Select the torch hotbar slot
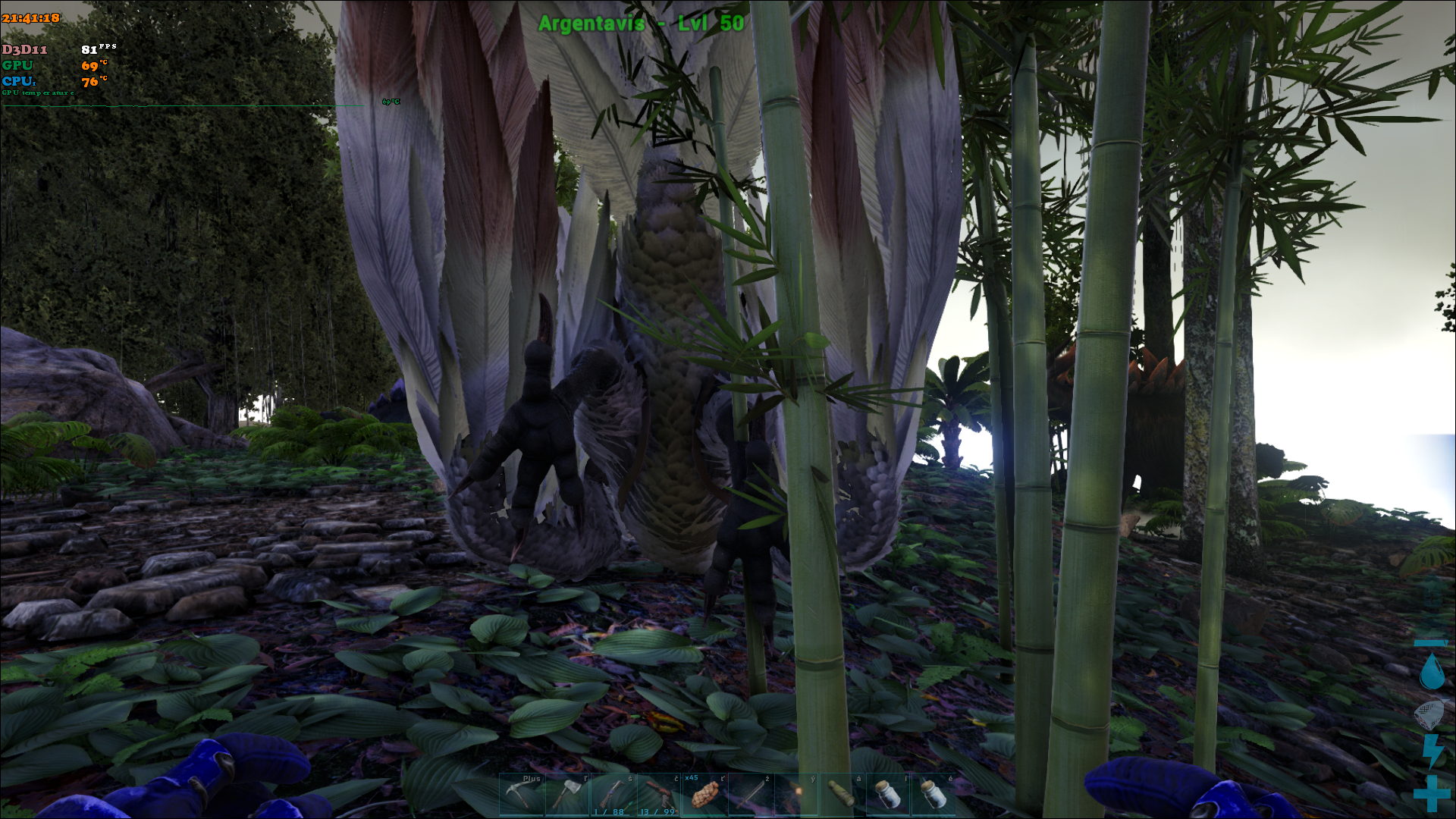Viewport: 1456px width, 819px height. tap(796, 795)
